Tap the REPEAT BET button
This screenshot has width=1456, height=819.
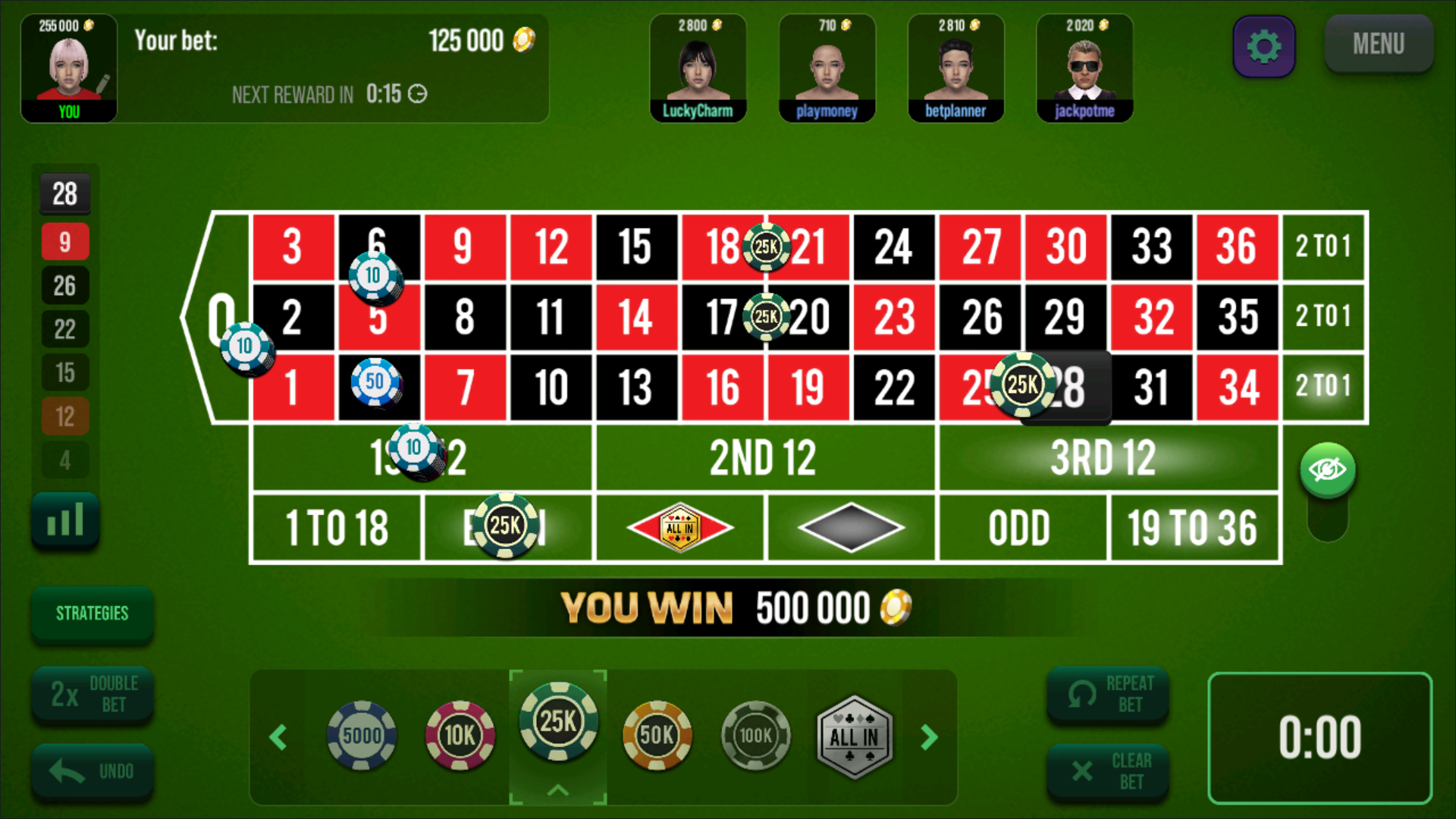coord(1107,694)
